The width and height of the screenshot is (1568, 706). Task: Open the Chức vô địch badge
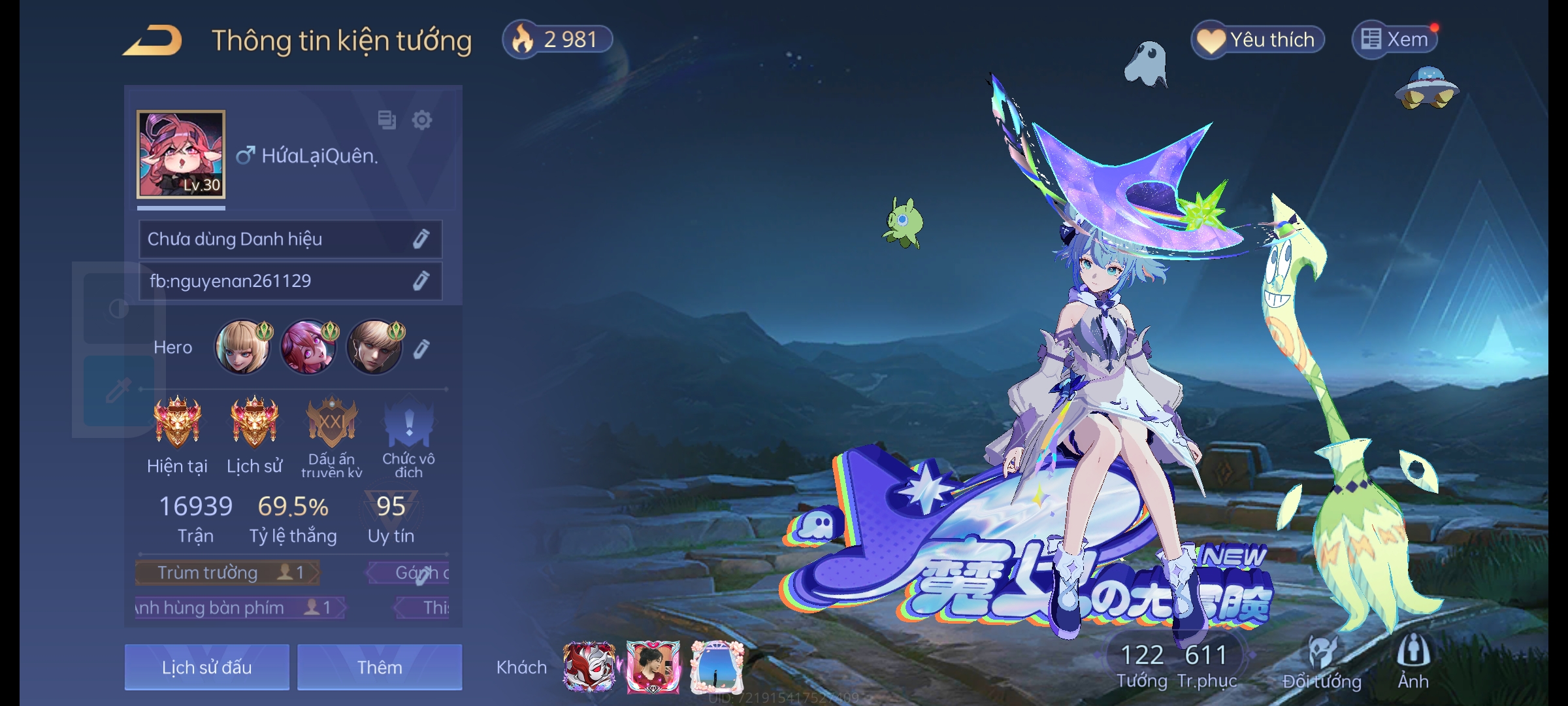[408, 425]
